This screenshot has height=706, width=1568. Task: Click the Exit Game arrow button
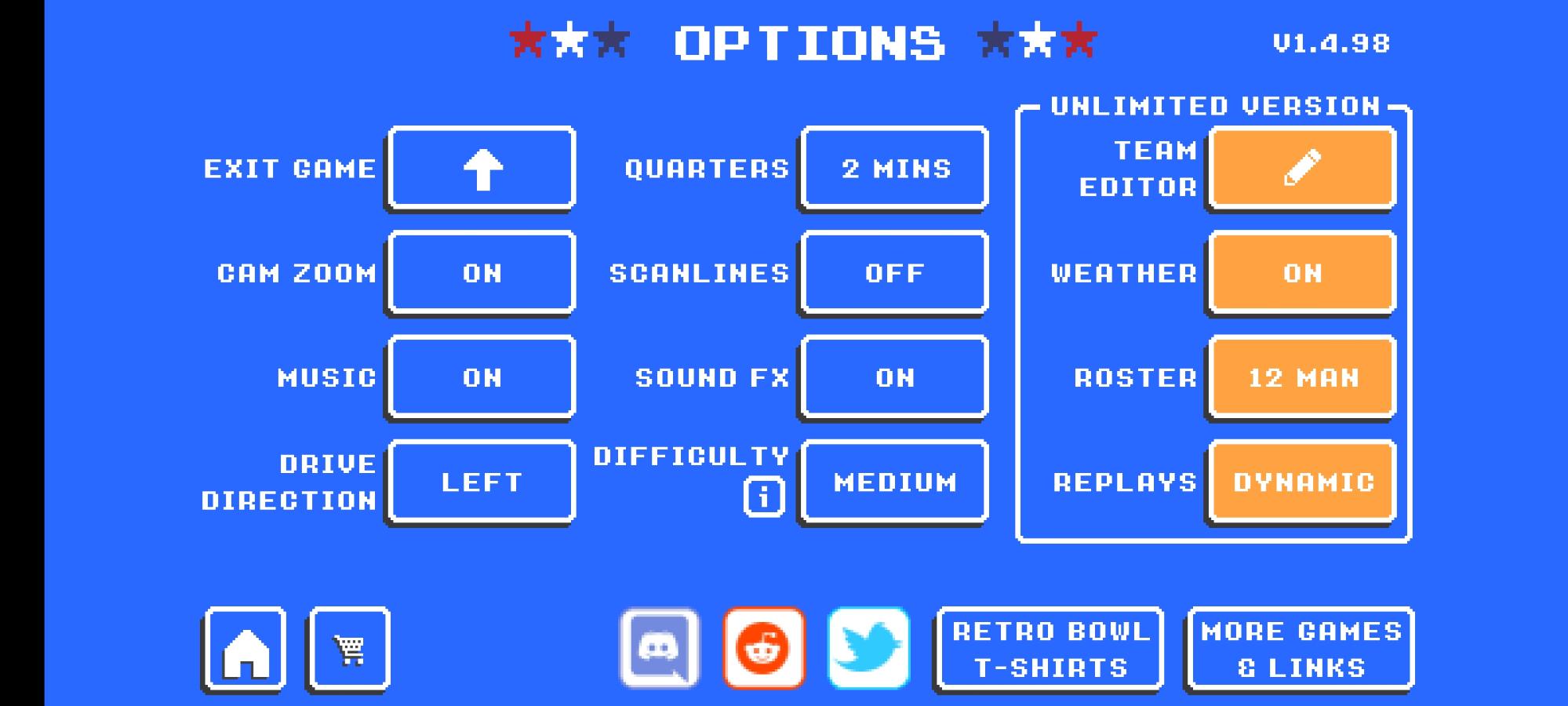[x=481, y=168]
